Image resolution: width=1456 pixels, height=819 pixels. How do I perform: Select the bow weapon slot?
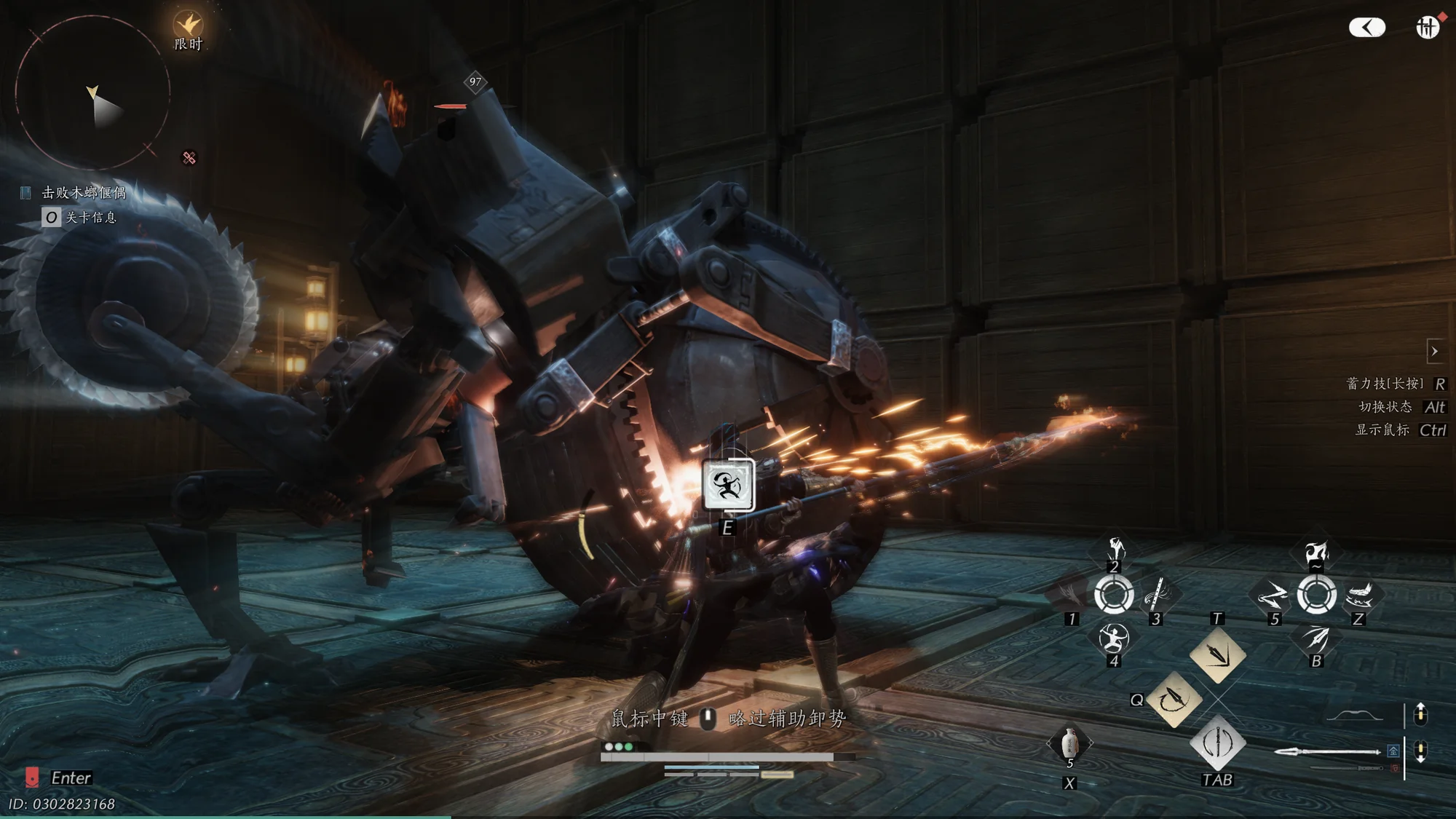click(x=1354, y=715)
